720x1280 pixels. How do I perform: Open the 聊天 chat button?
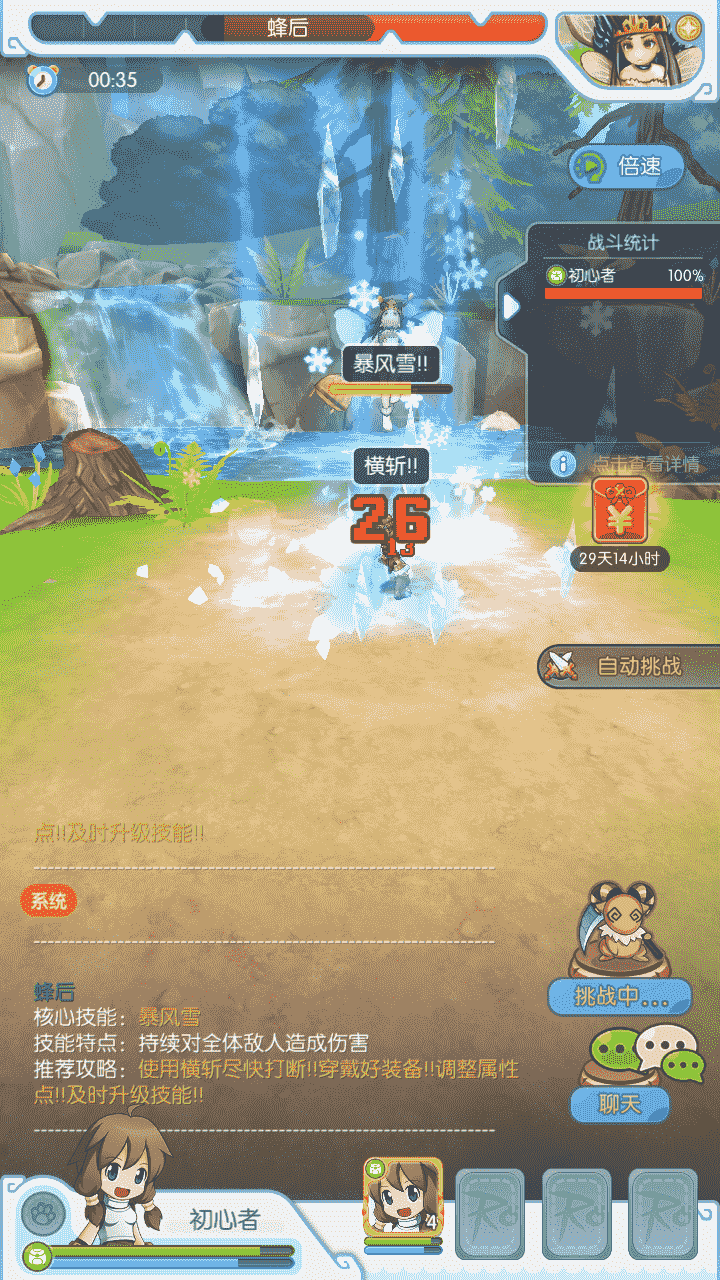click(x=620, y=1104)
